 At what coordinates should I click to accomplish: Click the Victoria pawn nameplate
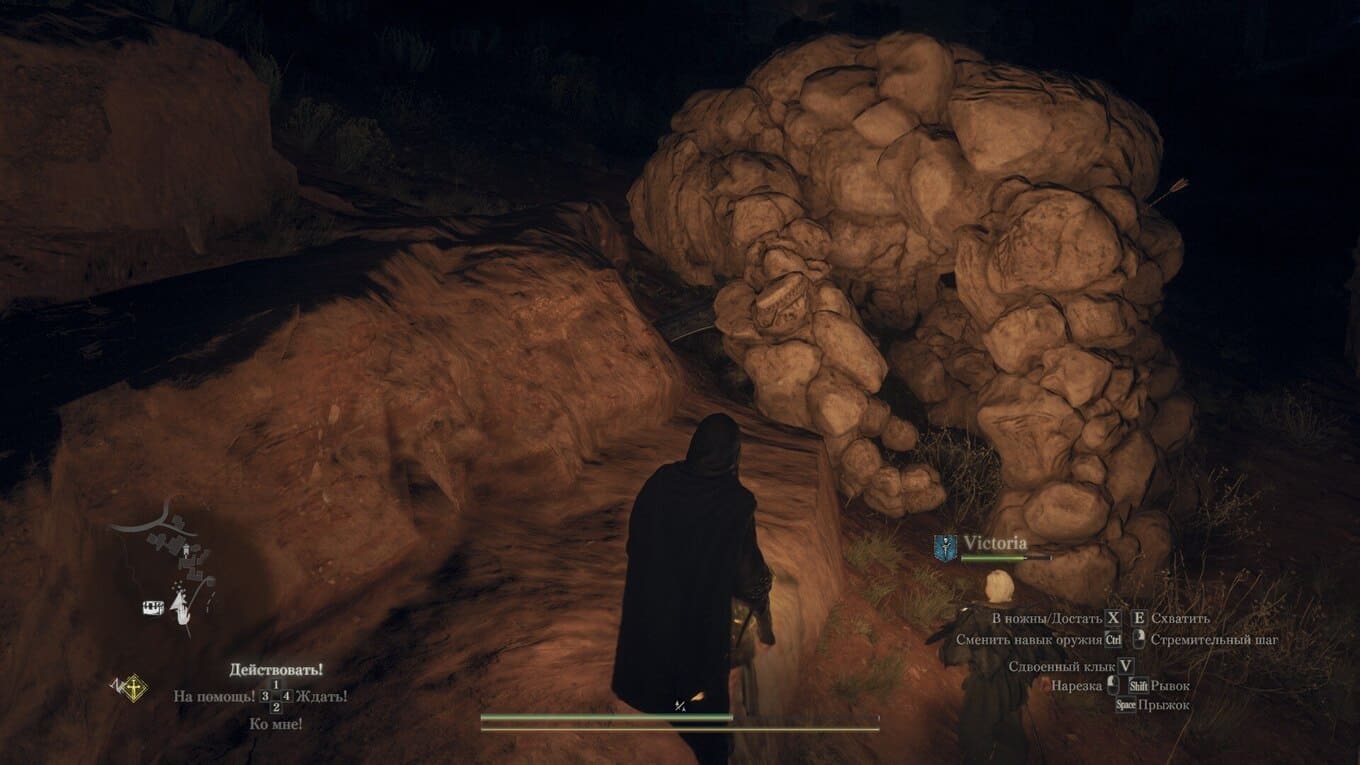click(x=995, y=543)
